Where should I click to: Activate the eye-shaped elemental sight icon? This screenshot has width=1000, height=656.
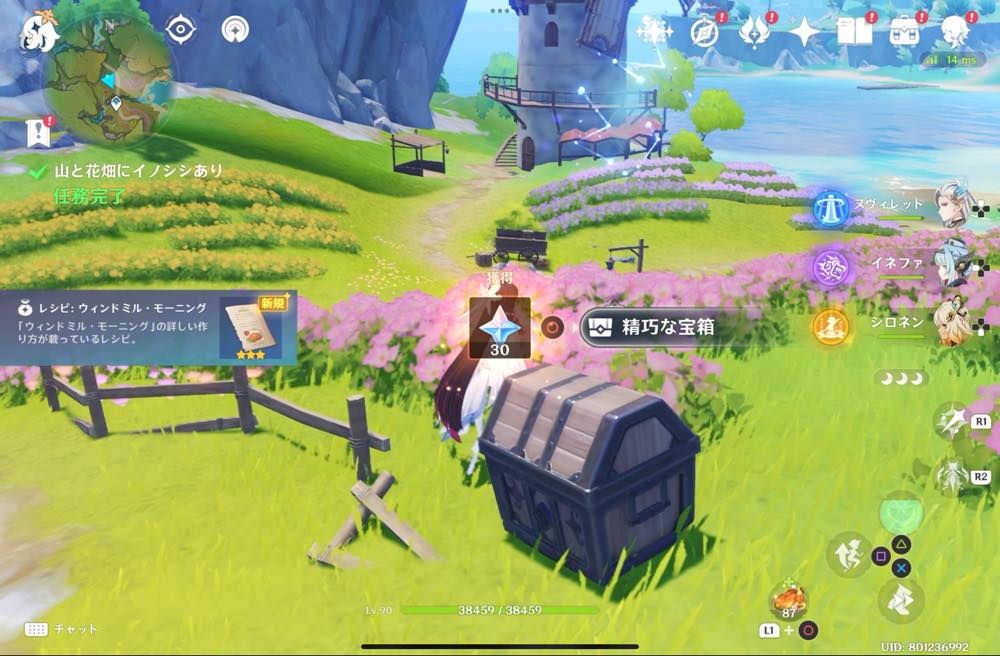(180, 30)
